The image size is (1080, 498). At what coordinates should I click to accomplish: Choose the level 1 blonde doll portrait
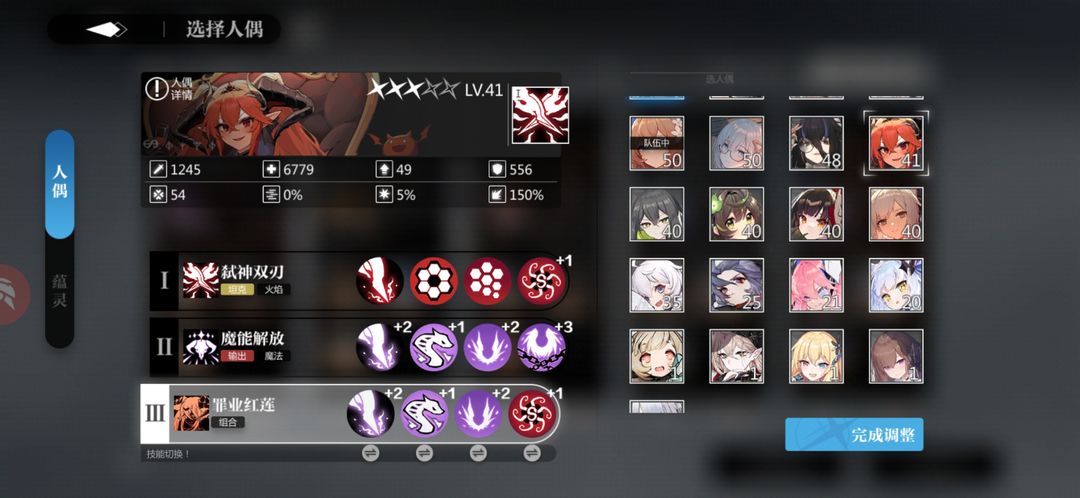click(x=816, y=356)
